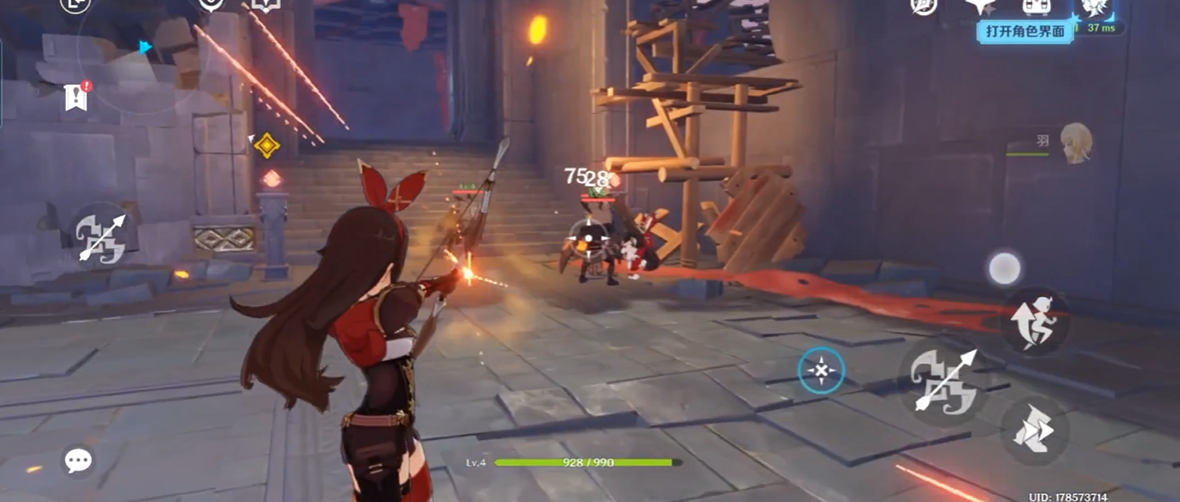The image size is (1180, 502).
Task: Tap the bow normal attack button
Action: pos(938,378)
